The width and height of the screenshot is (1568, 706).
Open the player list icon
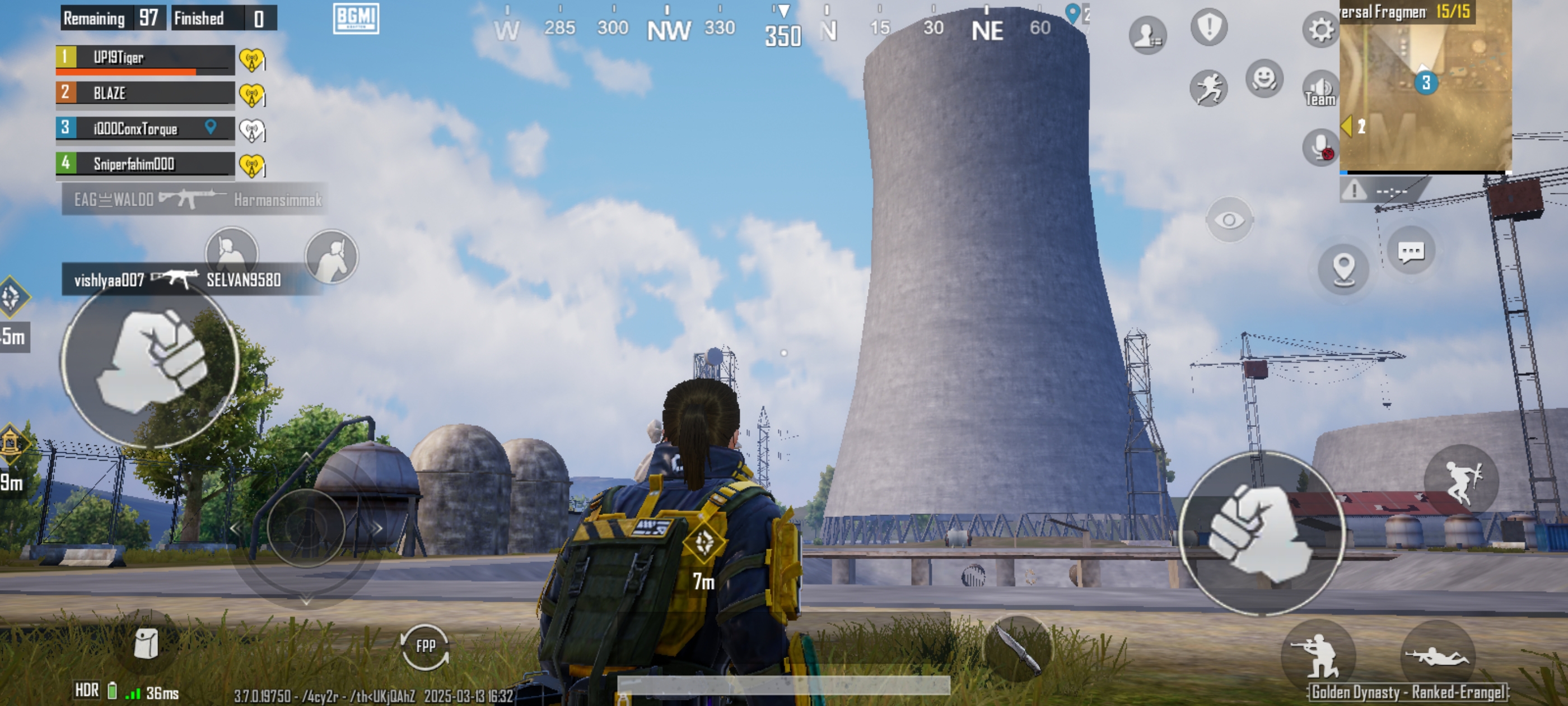1147,35
